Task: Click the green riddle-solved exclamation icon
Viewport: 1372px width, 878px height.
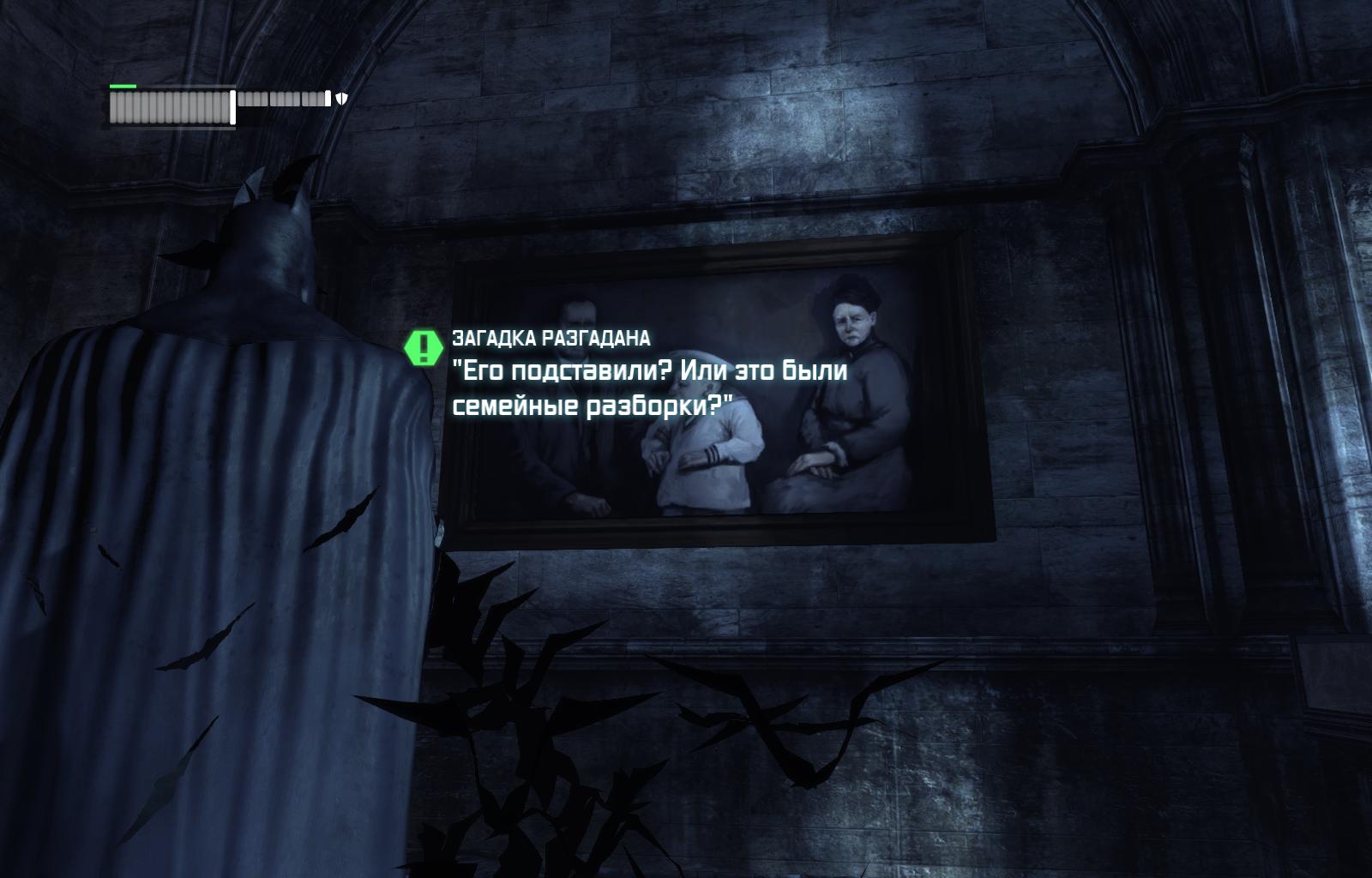Action: pyautogui.click(x=423, y=347)
